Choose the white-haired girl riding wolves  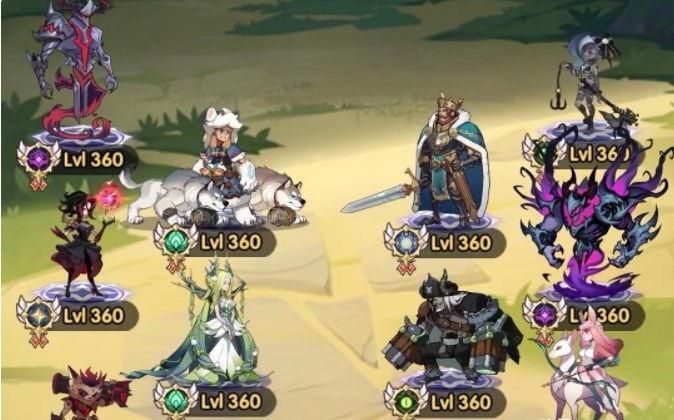tap(222, 170)
